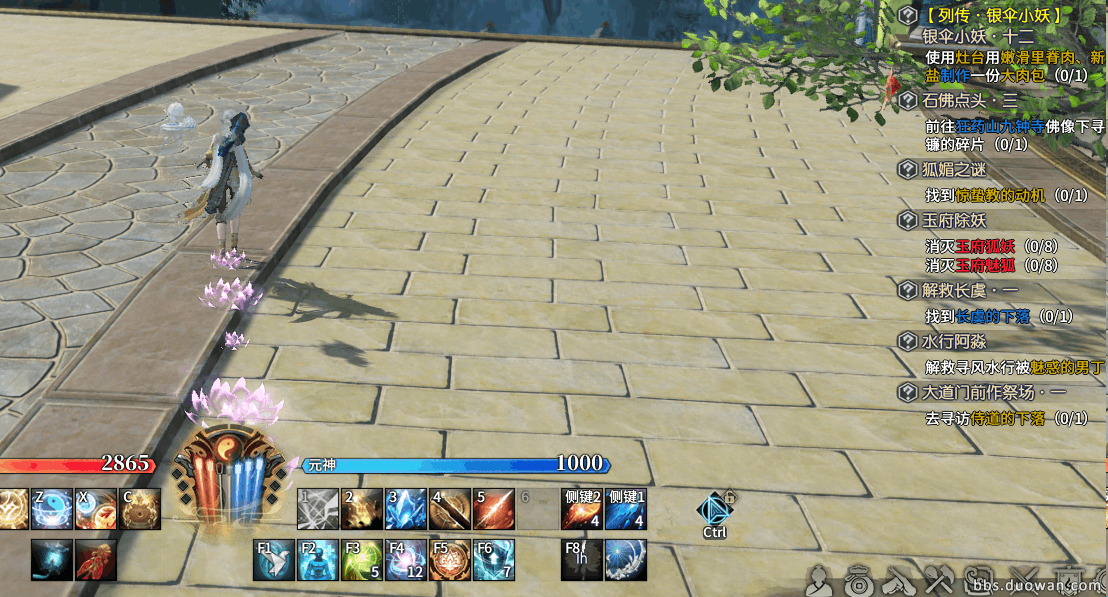Use the green leaf item on F3
The width and height of the screenshot is (1108, 597).
[x=362, y=560]
